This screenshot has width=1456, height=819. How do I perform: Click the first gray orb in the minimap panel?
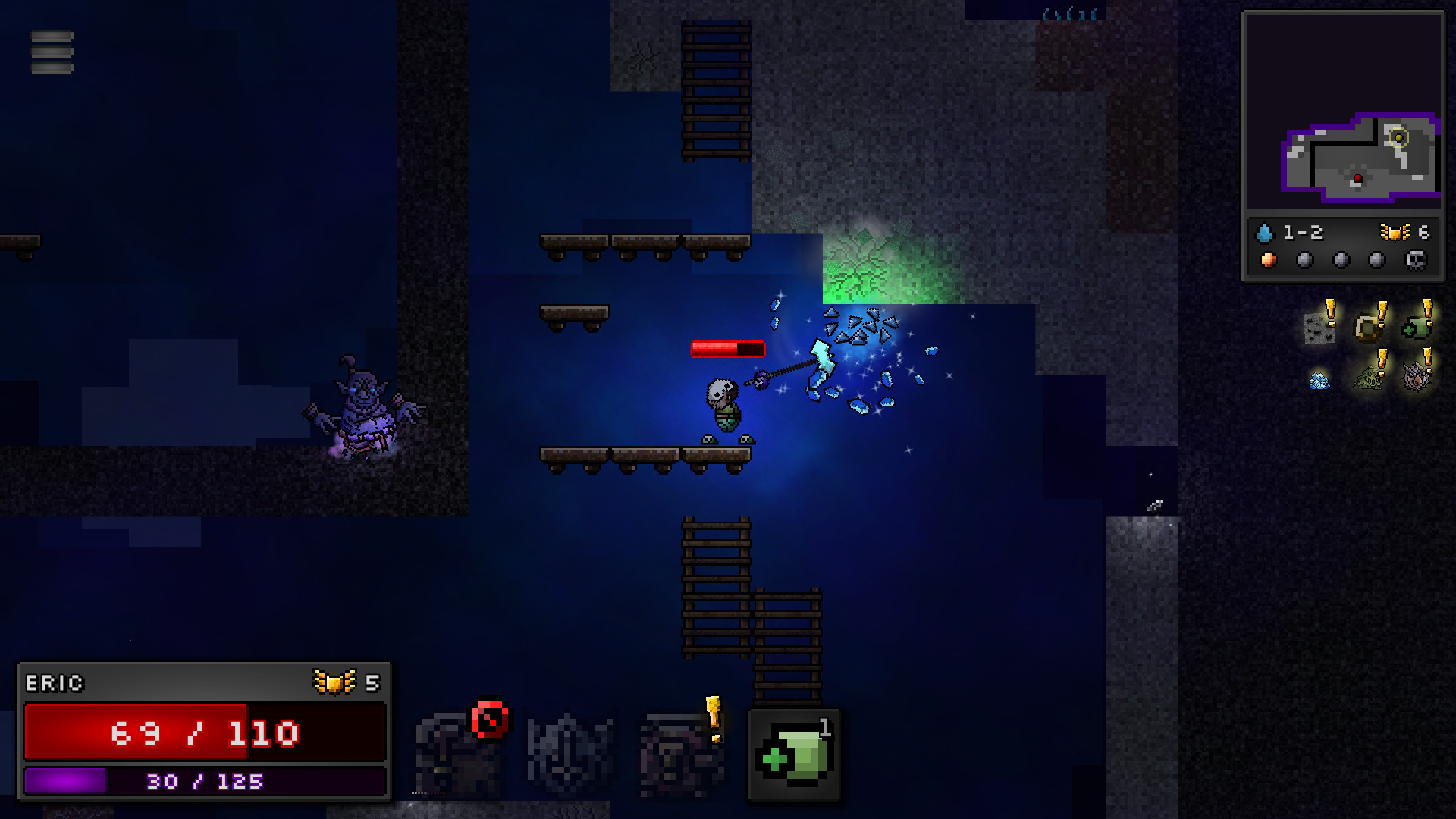click(x=1304, y=260)
